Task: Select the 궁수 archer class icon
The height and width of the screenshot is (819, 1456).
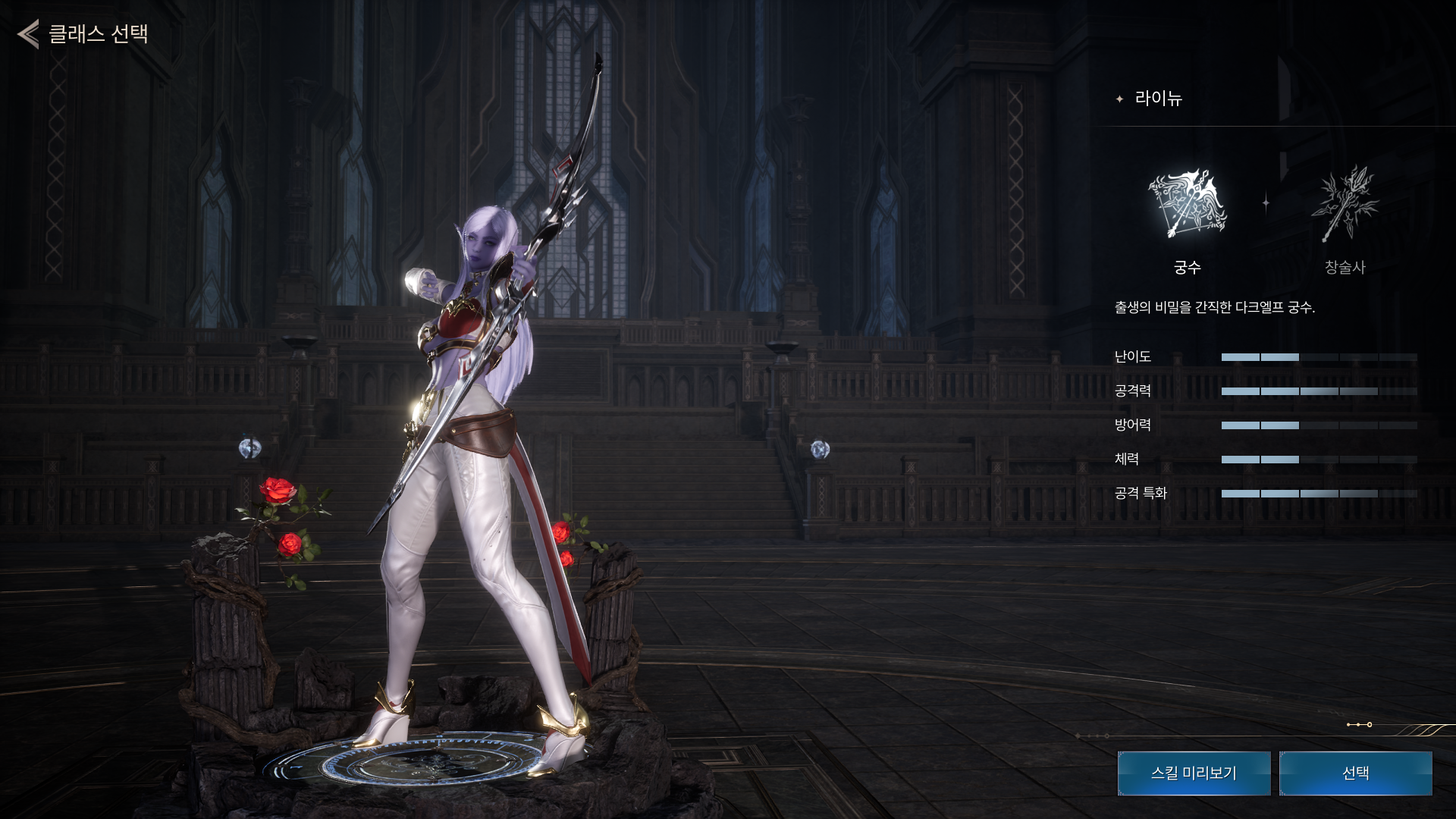Action: pyautogui.click(x=1187, y=205)
